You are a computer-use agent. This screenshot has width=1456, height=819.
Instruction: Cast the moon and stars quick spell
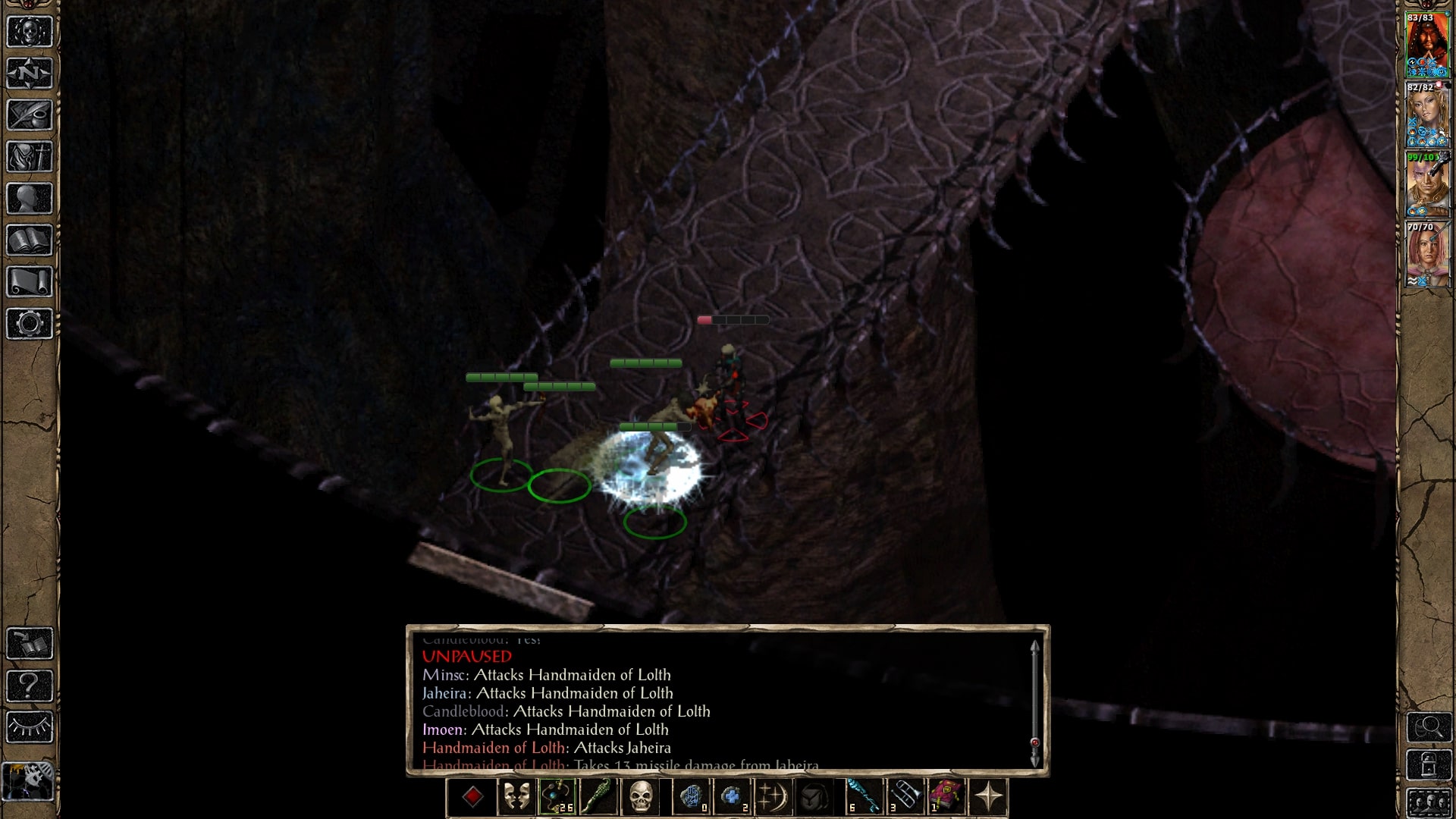(773, 798)
